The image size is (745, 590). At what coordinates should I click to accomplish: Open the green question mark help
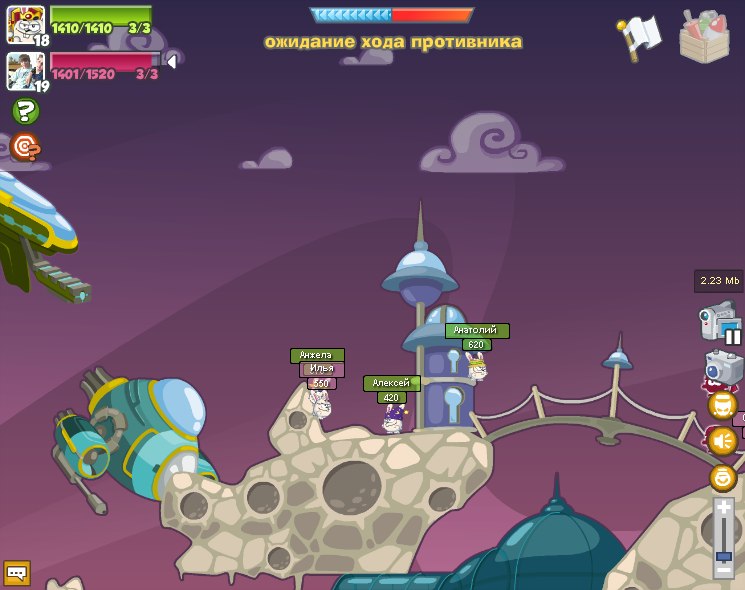click(x=25, y=111)
